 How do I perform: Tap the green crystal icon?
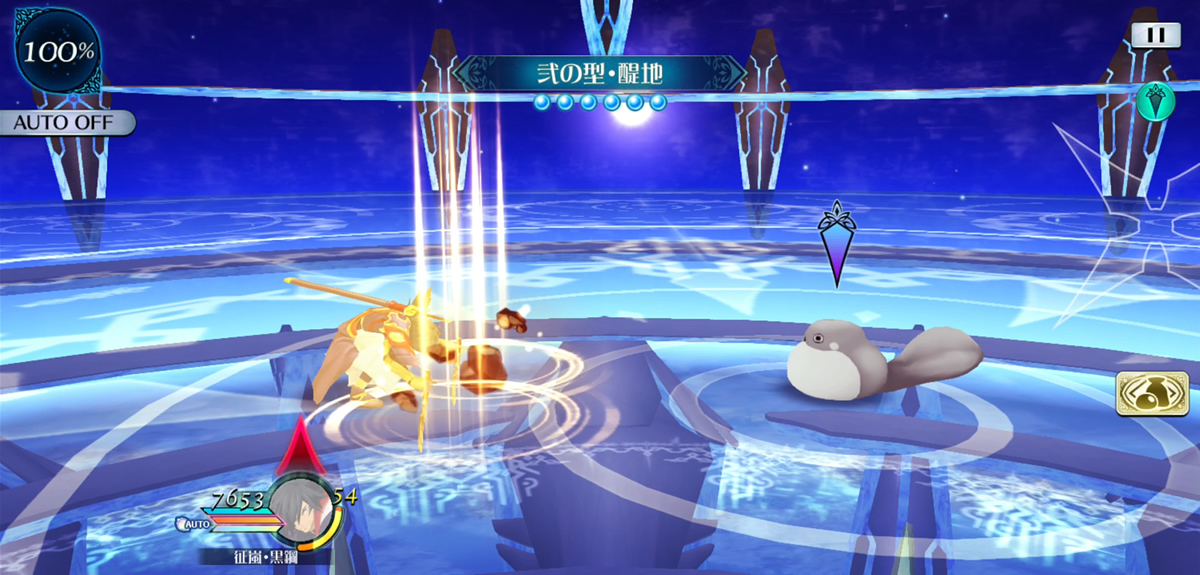tap(1155, 102)
